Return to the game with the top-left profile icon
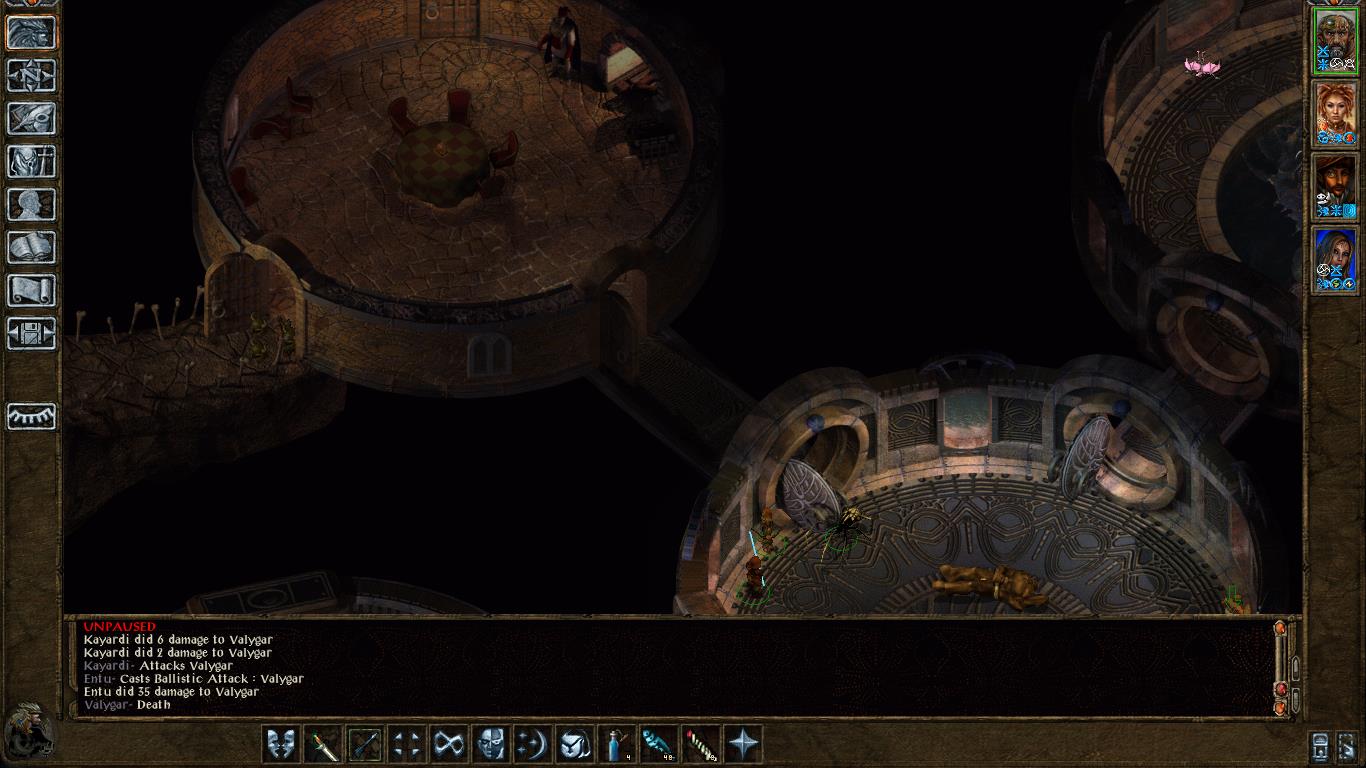Image resolution: width=1366 pixels, height=768 pixels. [x=31, y=33]
